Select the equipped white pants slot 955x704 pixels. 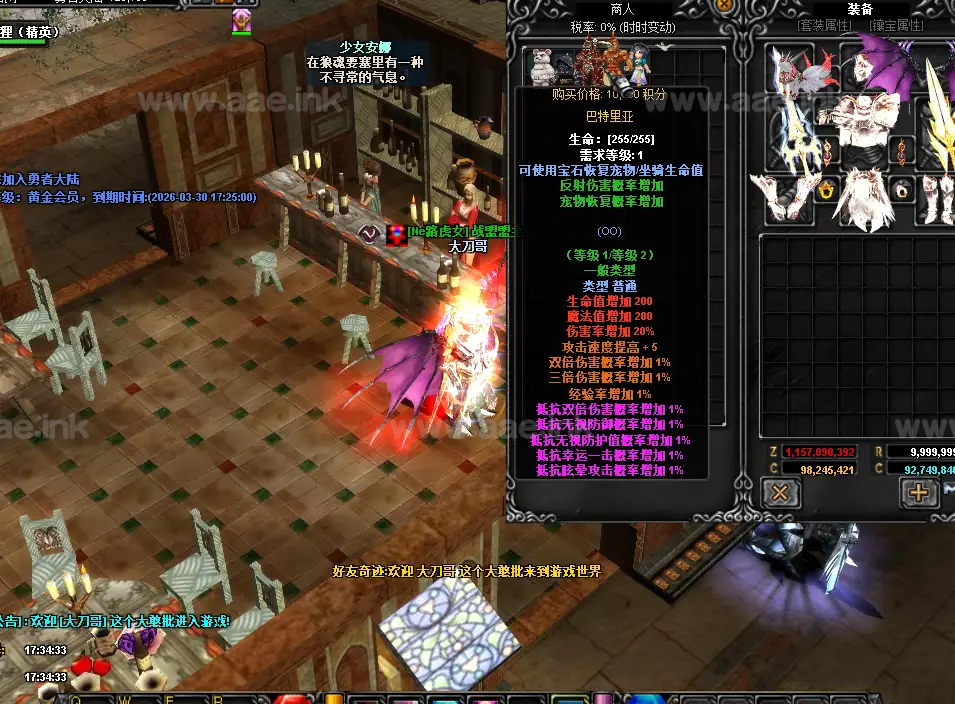(862, 195)
